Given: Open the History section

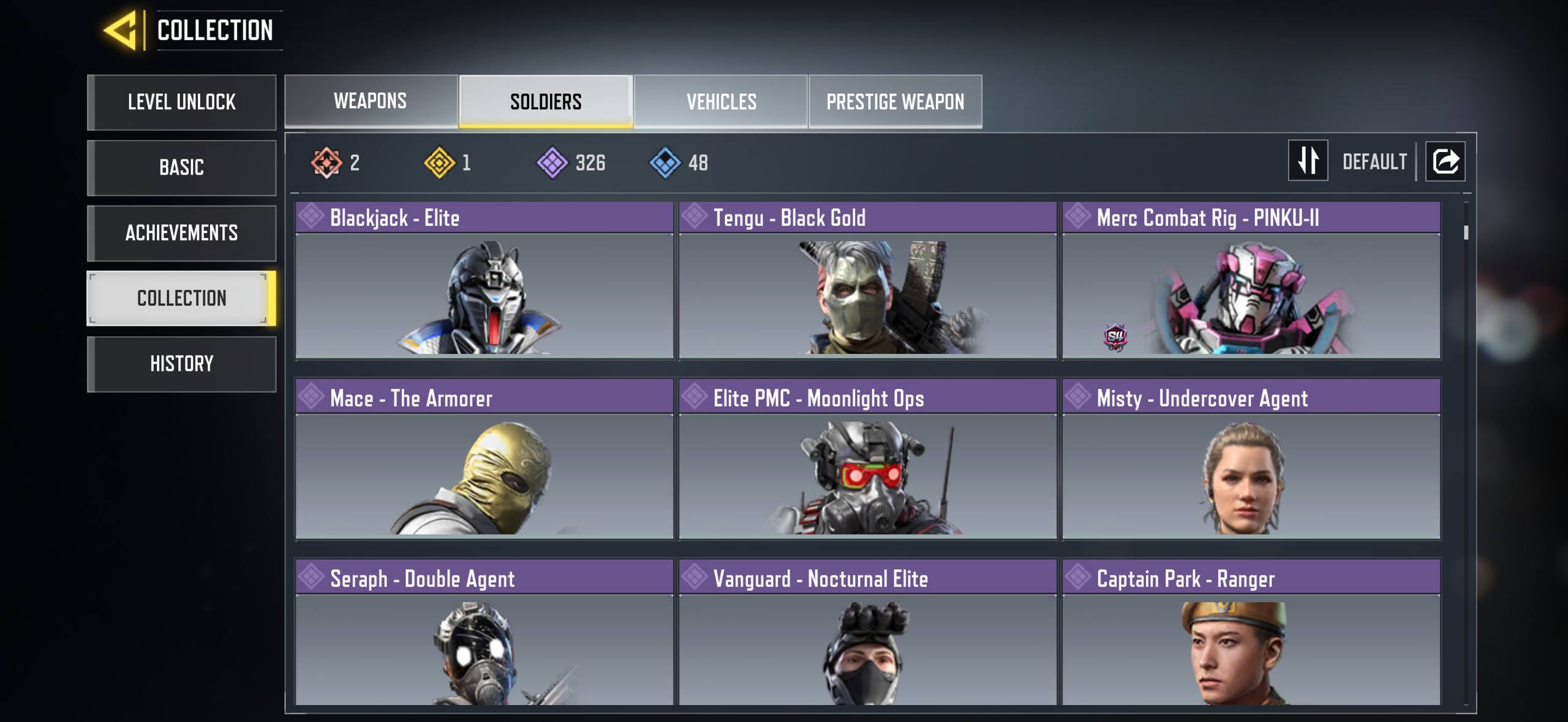Looking at the screenshot, I should point(181,364).
